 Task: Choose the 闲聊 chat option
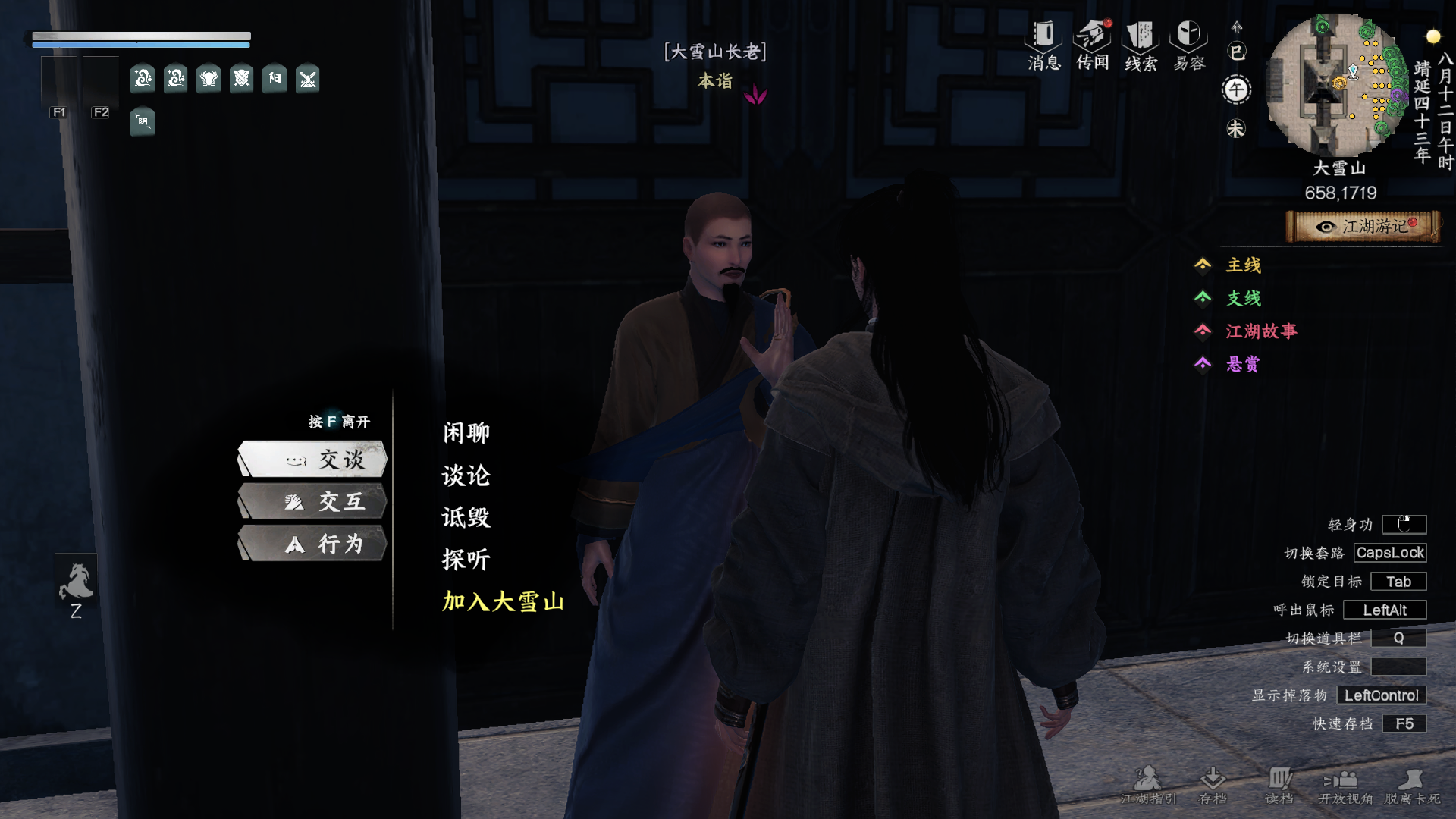466,433
